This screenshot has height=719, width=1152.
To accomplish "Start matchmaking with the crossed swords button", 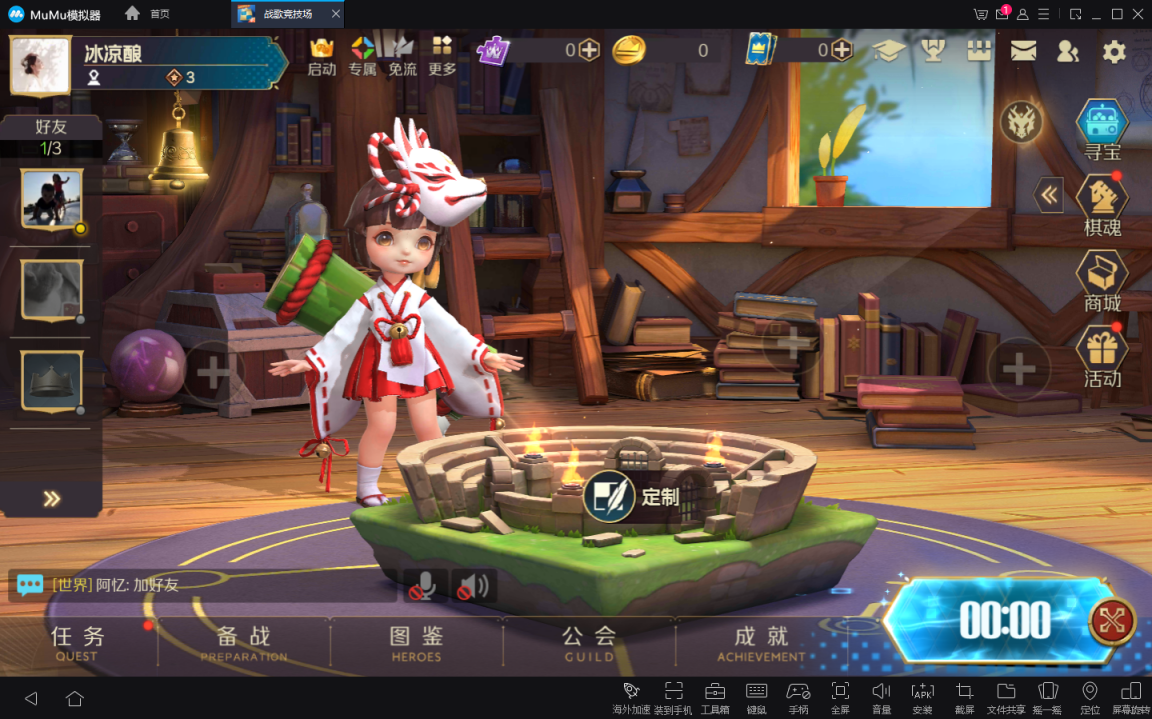I will (x=1112, y=621).
